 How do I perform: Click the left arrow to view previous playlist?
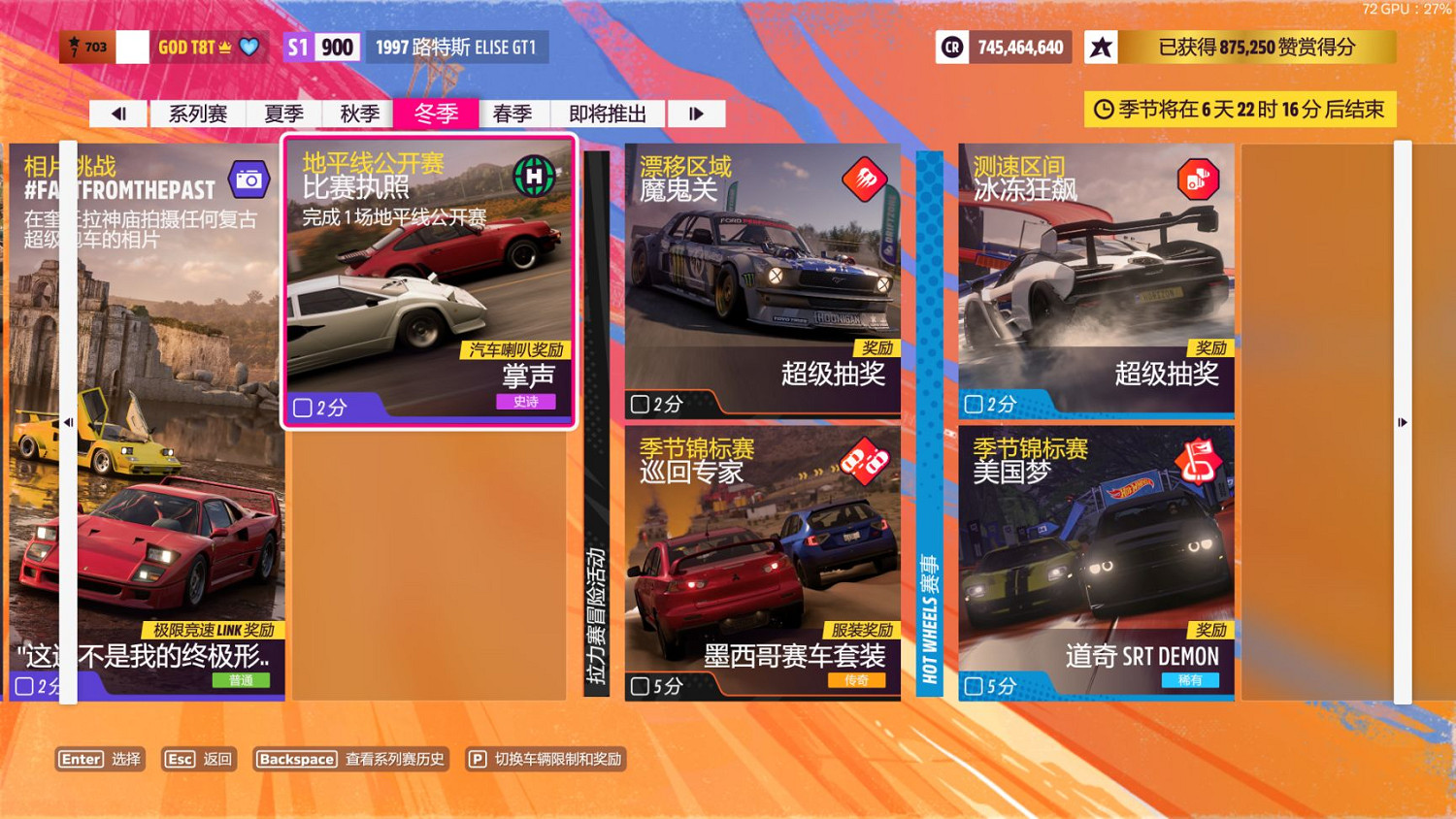pos(117,114)
